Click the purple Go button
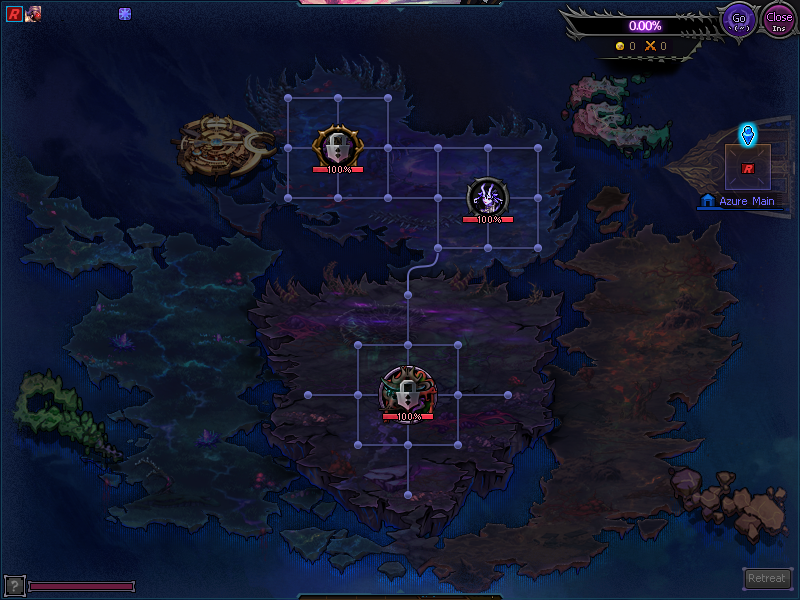Viewport: 800px width, 600px height. click(739, 19)
